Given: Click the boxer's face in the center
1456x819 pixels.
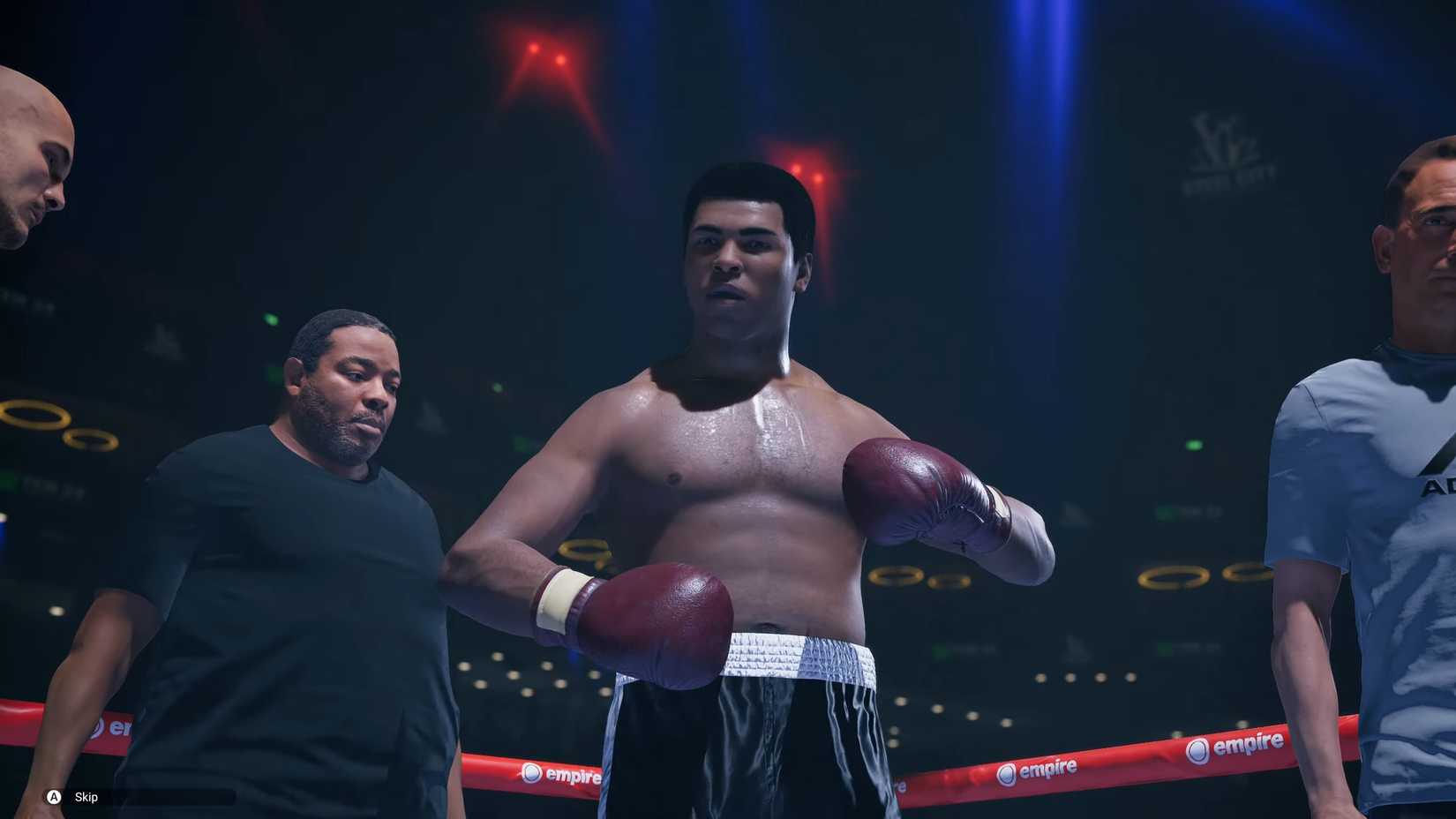Looking at the screenshot, I should tap(741, 256).
